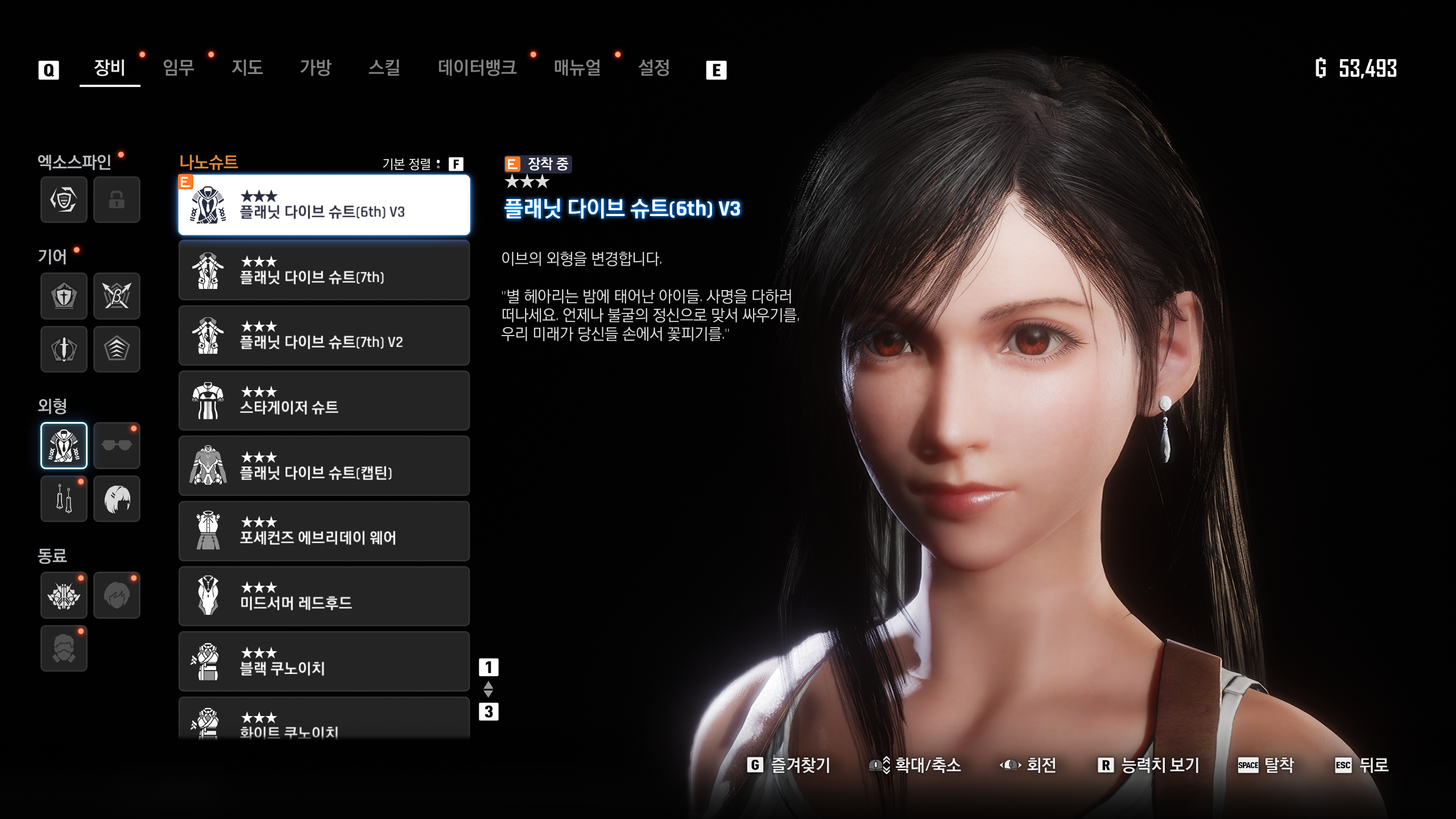Switch to the 임무 tab

pos(179,68)
